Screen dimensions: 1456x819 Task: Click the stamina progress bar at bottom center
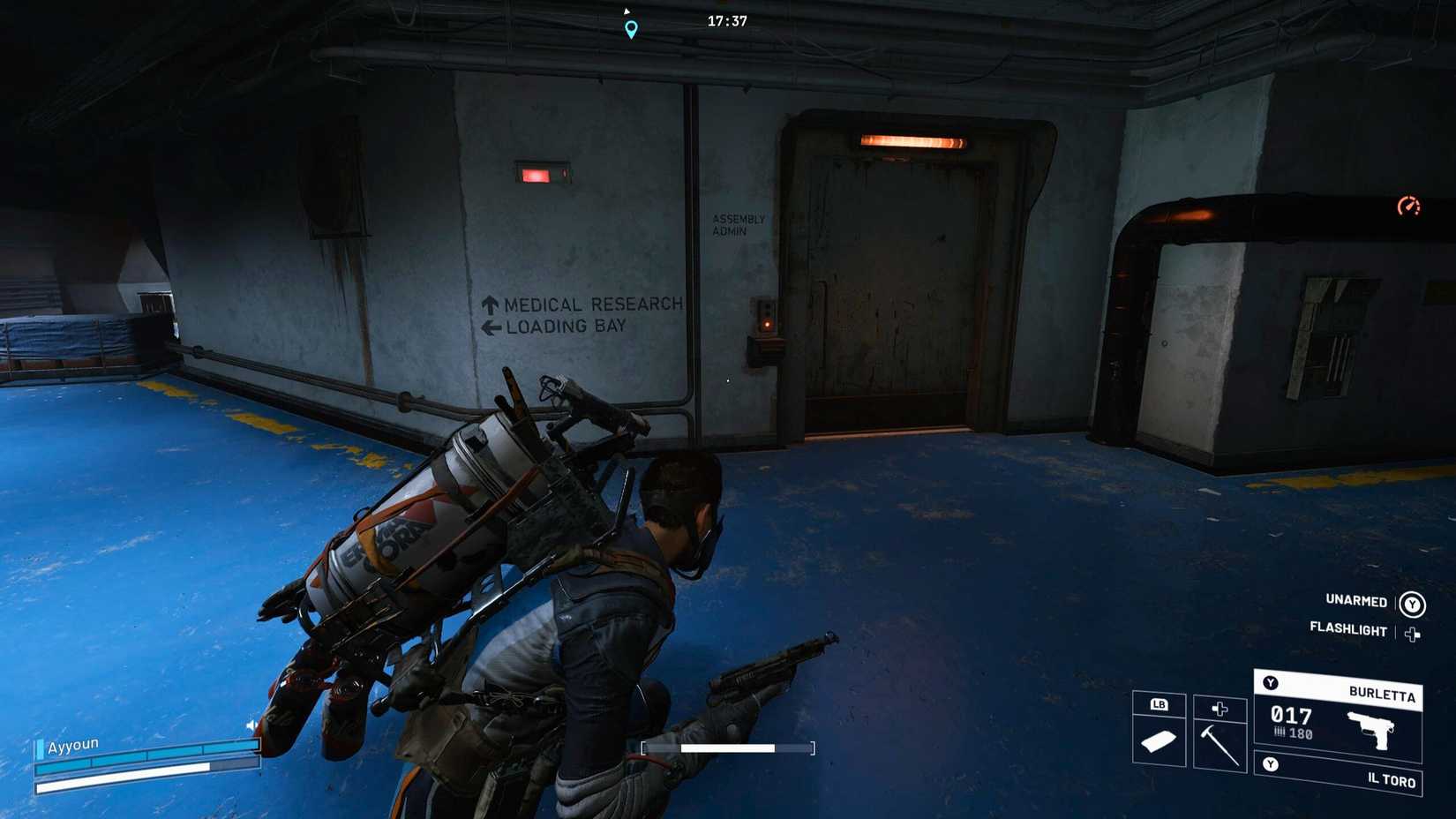click(x=728, y=747)
